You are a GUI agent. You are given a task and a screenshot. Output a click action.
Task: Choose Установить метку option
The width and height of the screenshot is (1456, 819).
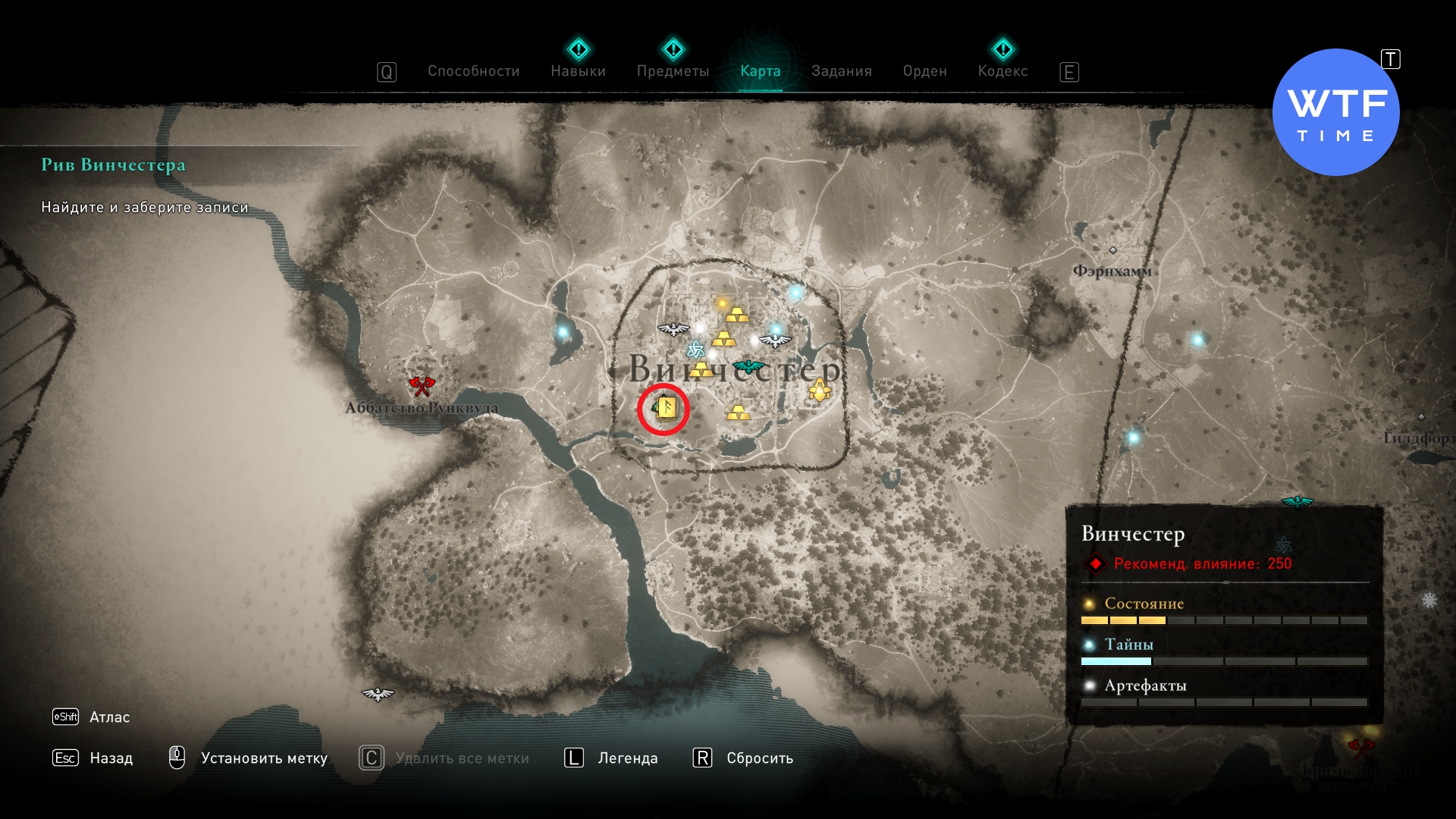point(264,758)
